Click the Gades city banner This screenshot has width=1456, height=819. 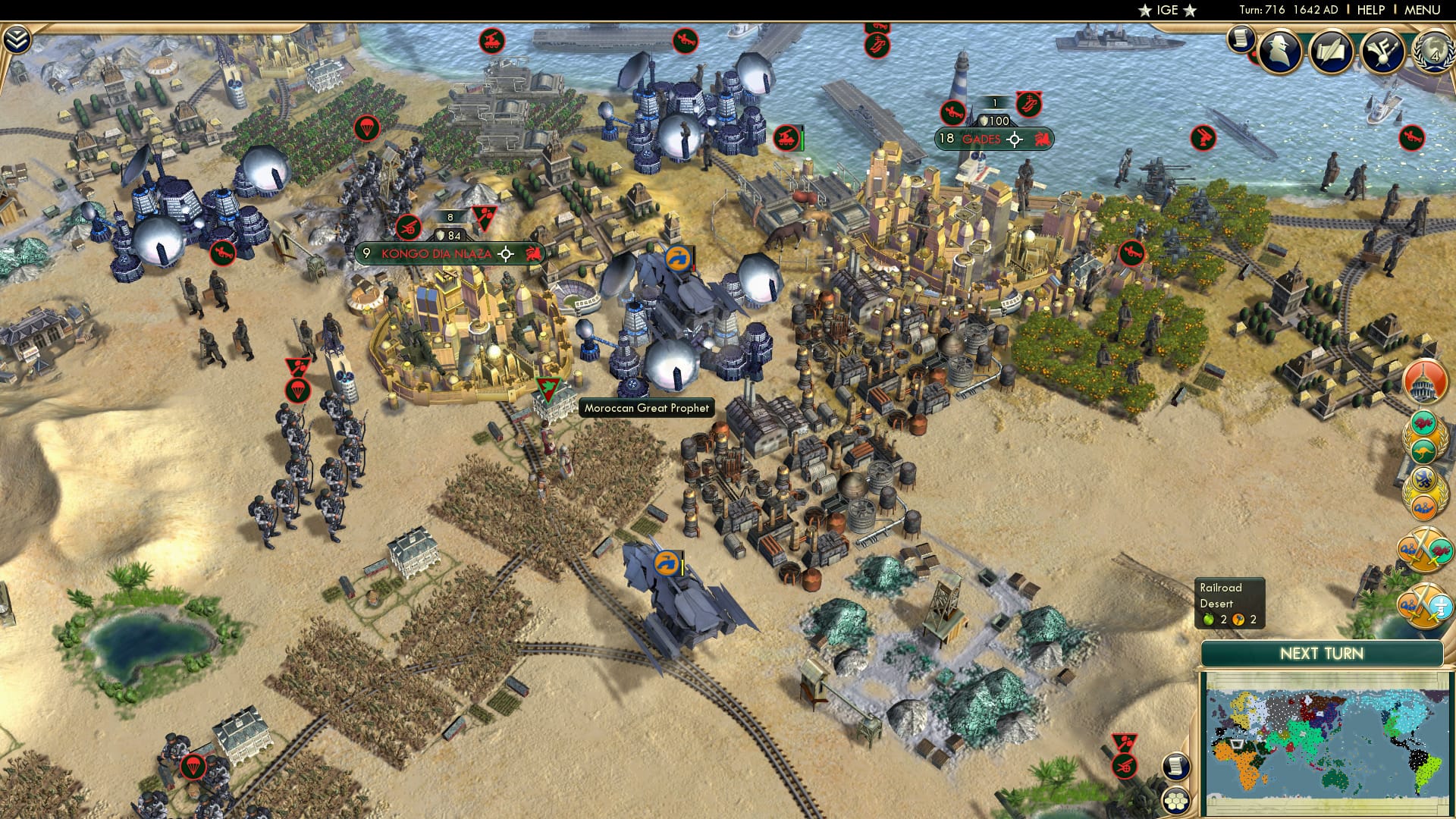986,139
